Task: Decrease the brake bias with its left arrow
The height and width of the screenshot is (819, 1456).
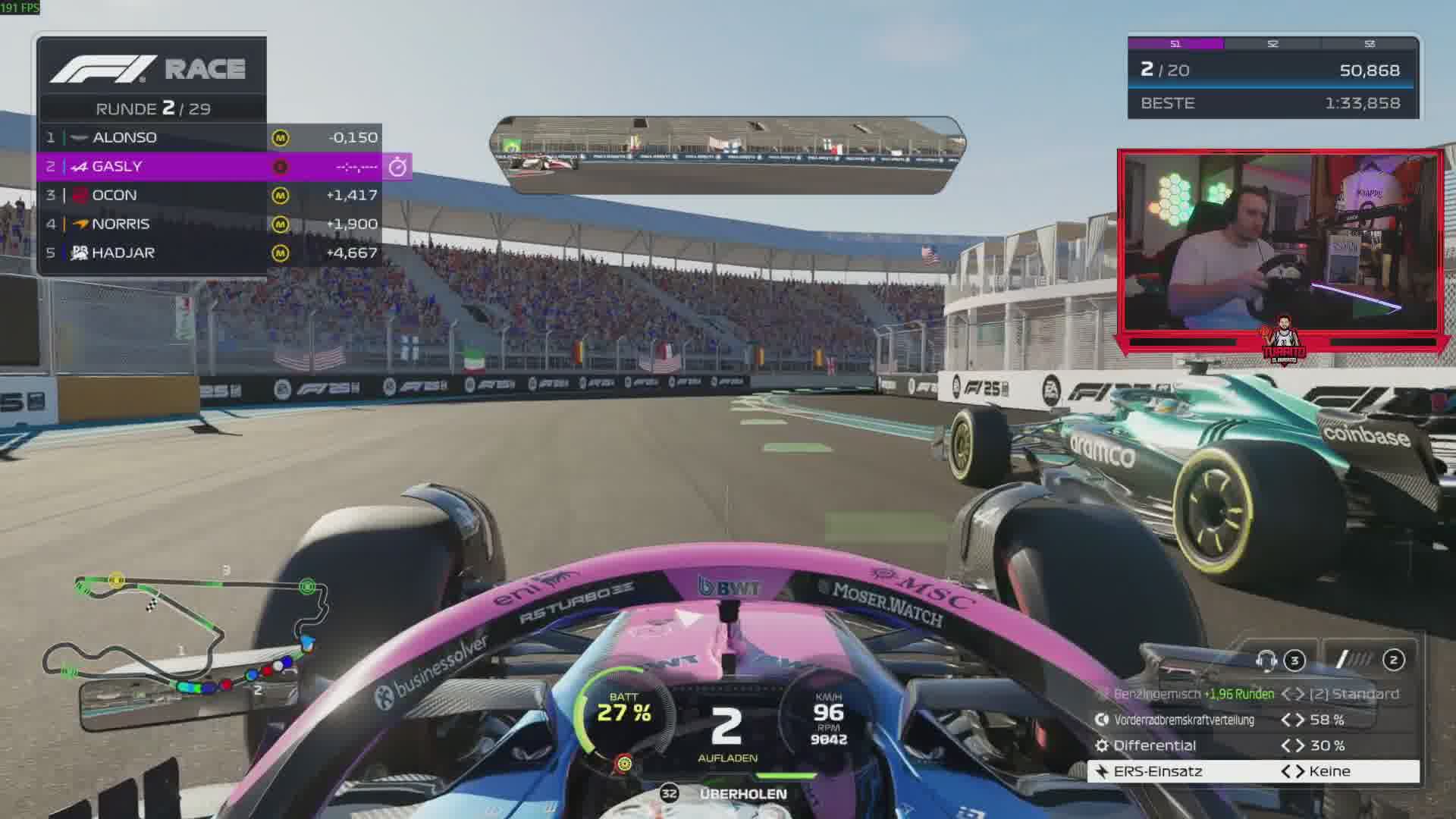Action: 1286,720
